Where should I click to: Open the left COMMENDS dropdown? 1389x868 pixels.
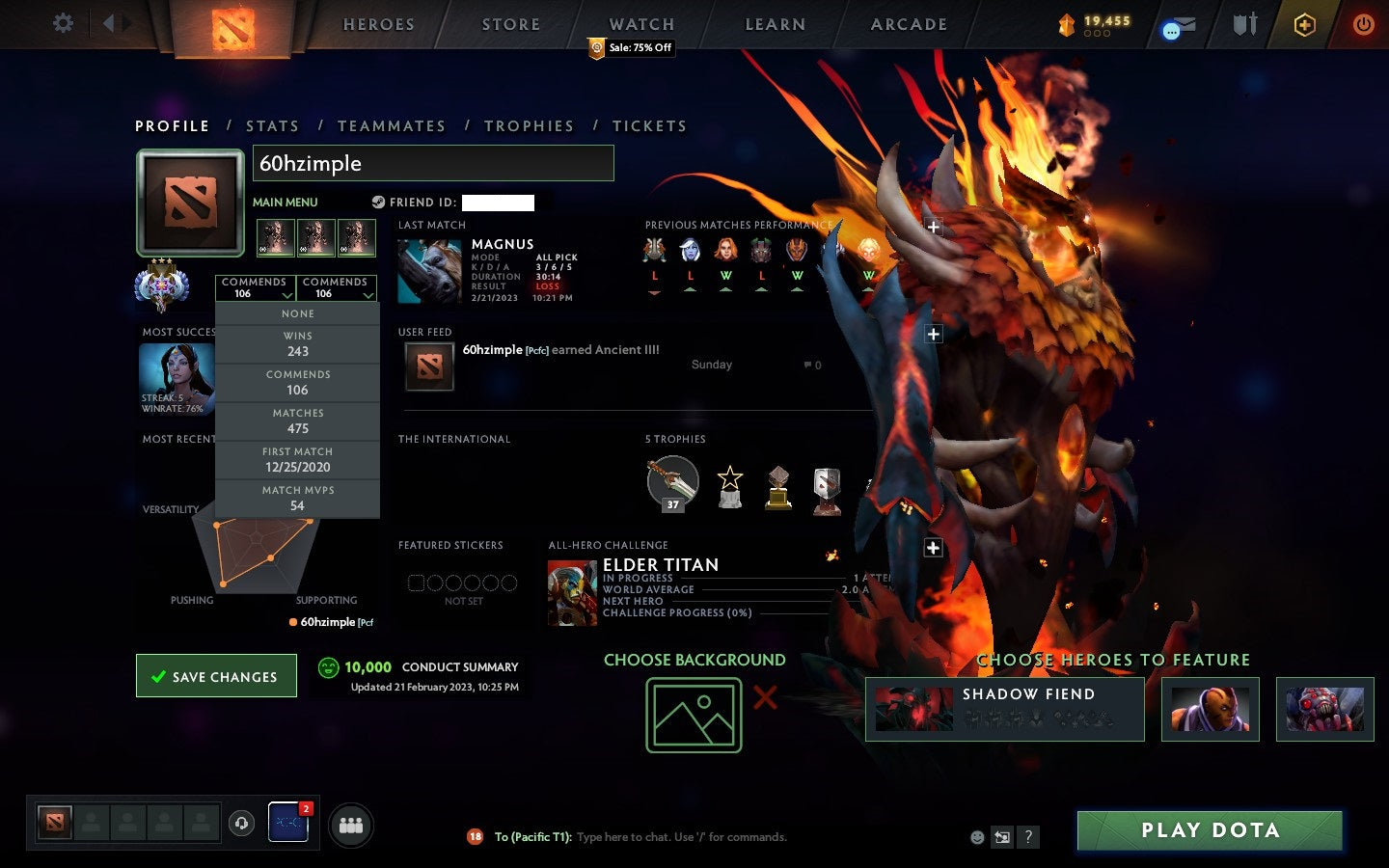256,285
